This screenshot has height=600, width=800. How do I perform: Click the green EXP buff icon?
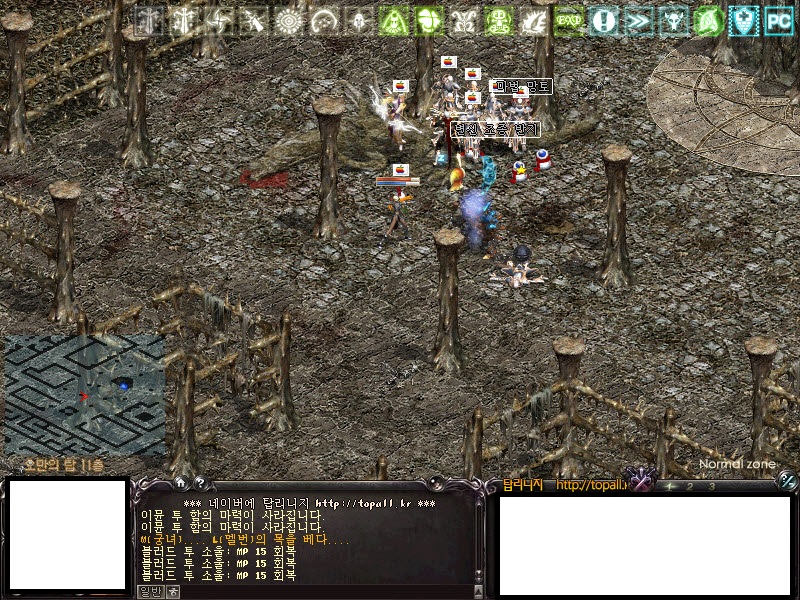569,20
